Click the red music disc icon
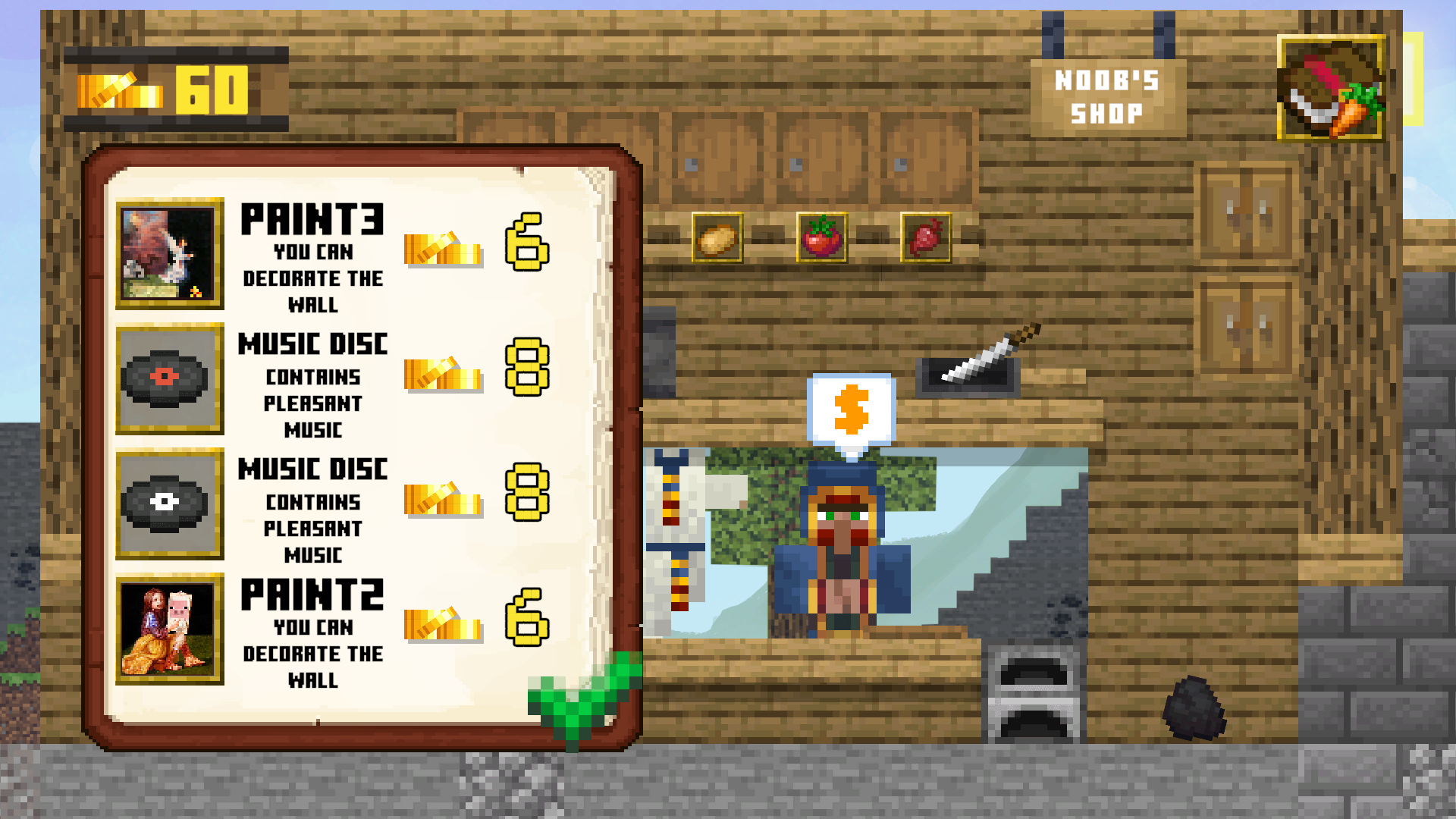 pyautogui.click(x=169, y=381)
